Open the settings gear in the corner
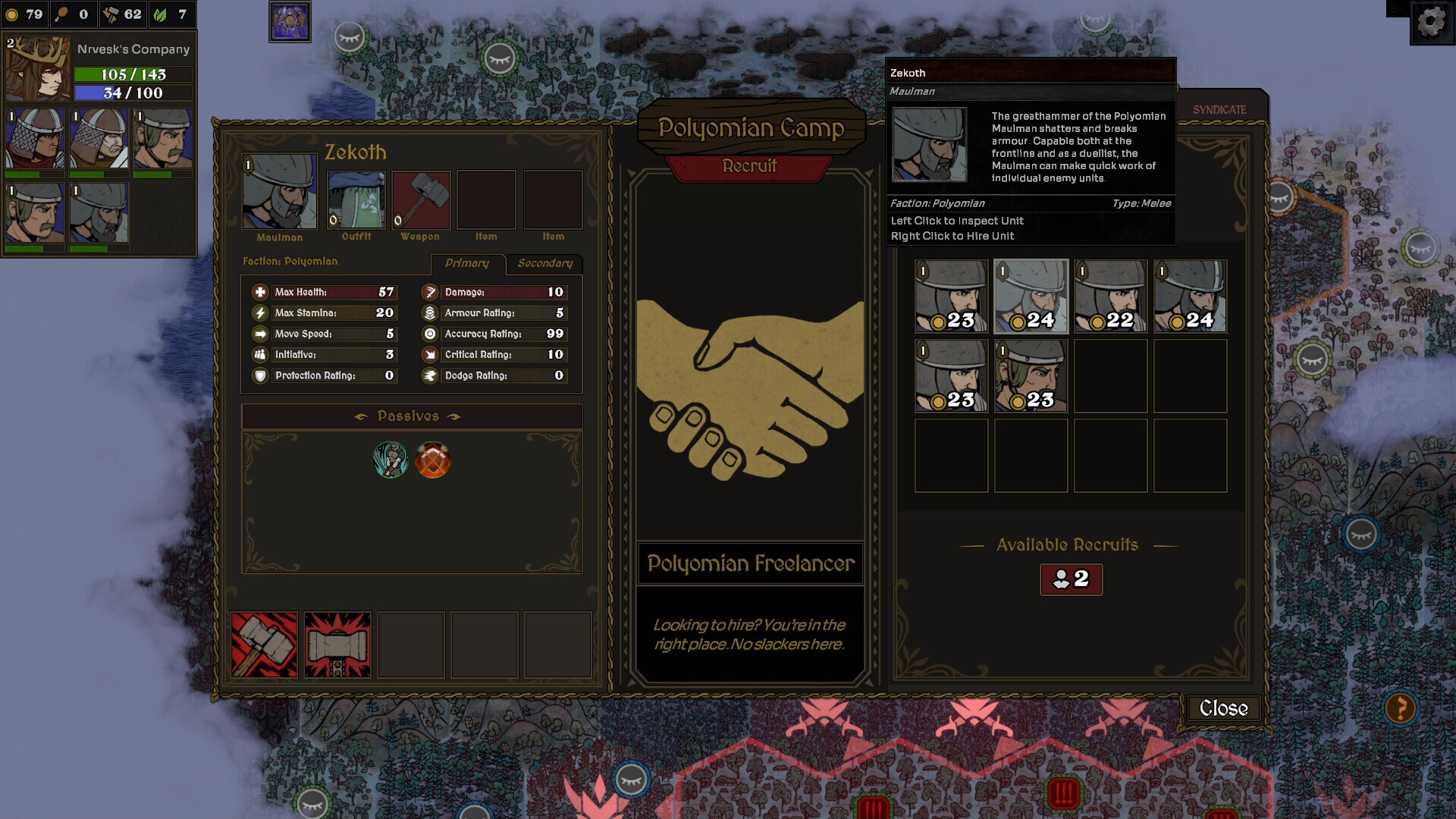The image size is (1456, 819). pos(1430,24)
